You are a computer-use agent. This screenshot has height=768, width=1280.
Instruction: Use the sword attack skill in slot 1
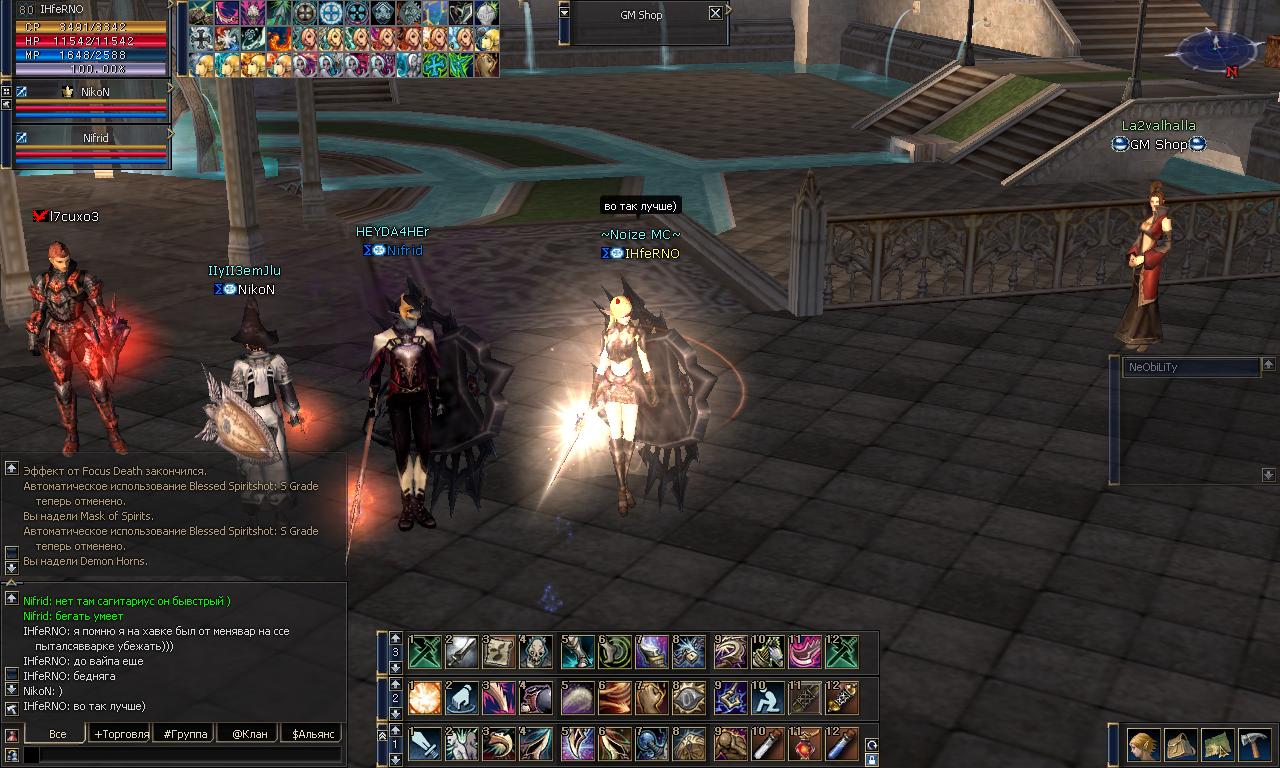pos(425,745)
